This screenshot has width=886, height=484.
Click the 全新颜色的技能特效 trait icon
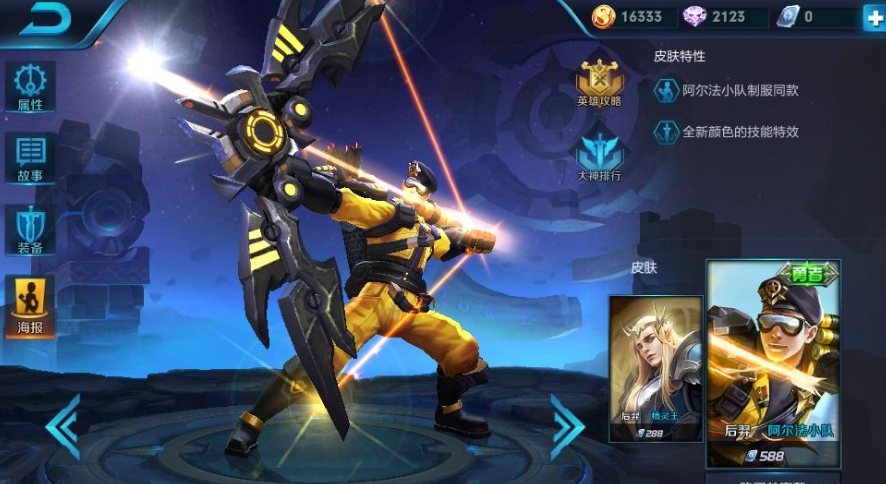[666, 132]
